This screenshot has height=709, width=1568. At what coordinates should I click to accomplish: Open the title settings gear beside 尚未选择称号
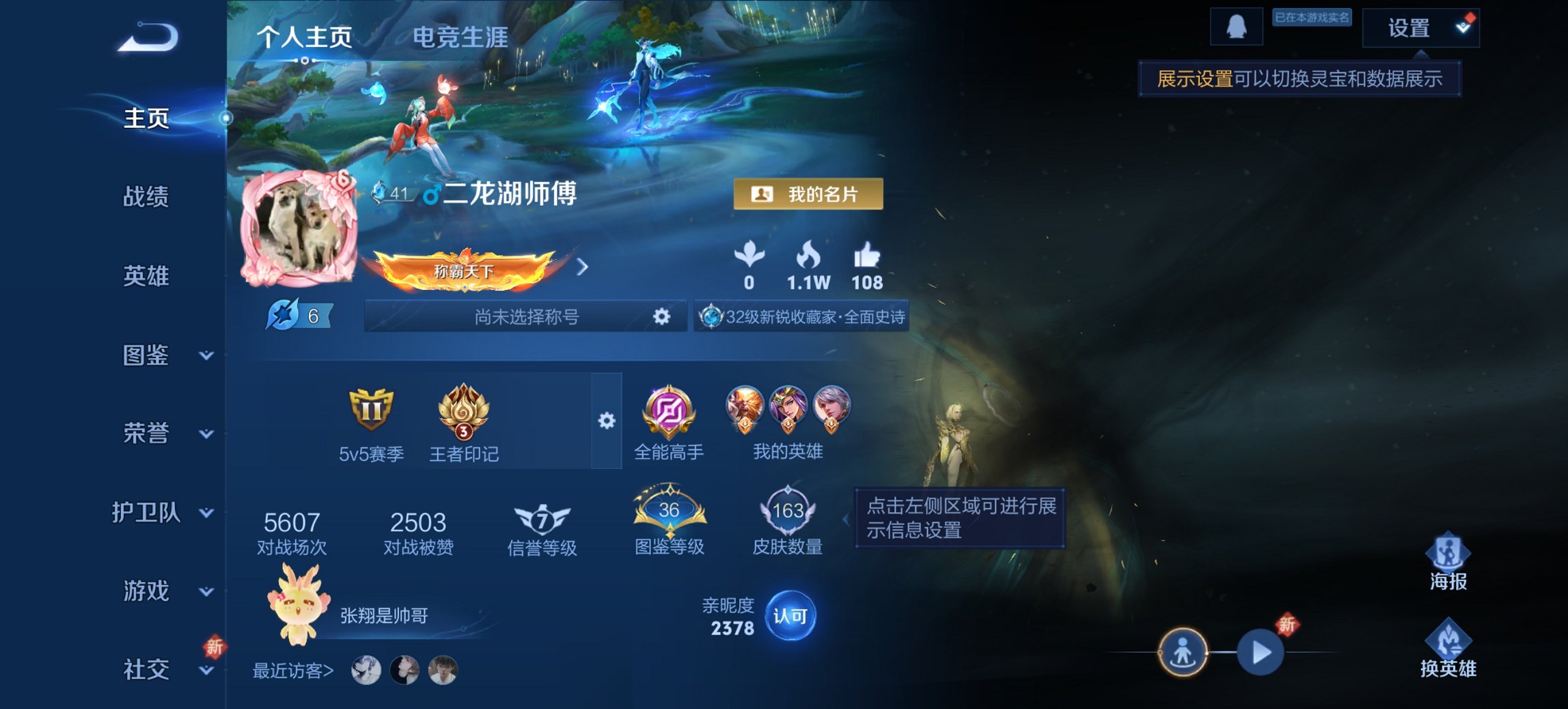[660, 317]
